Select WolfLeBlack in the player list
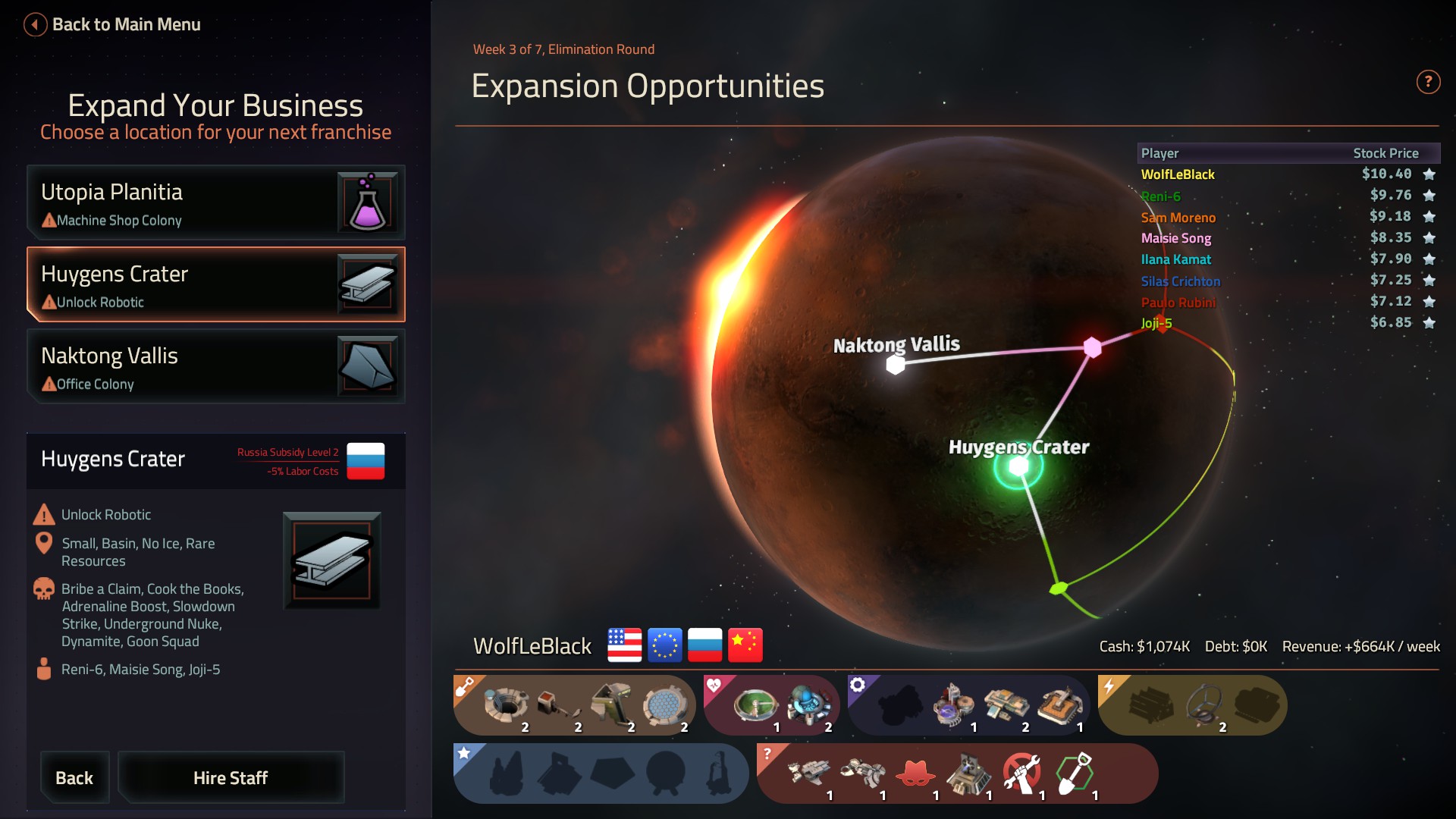Screen dimensions: 1456x819 pos(1178,174)
